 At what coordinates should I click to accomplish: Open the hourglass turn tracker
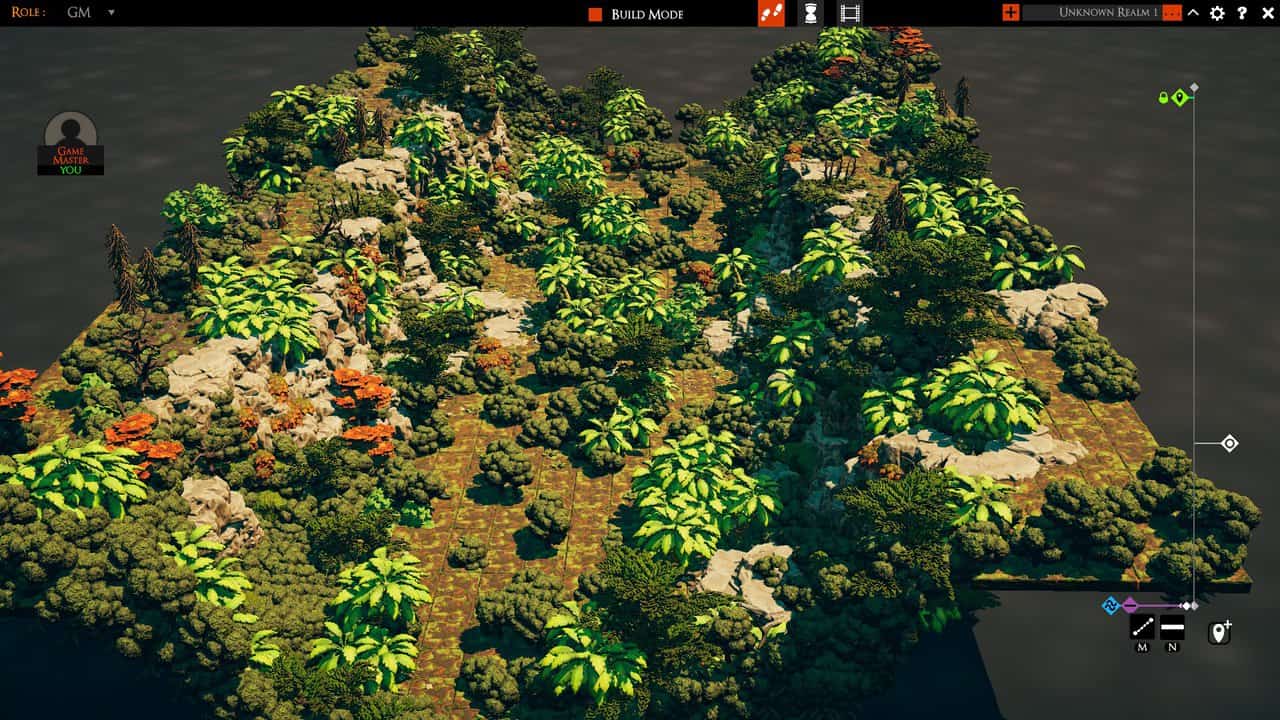tap(810, 13)
